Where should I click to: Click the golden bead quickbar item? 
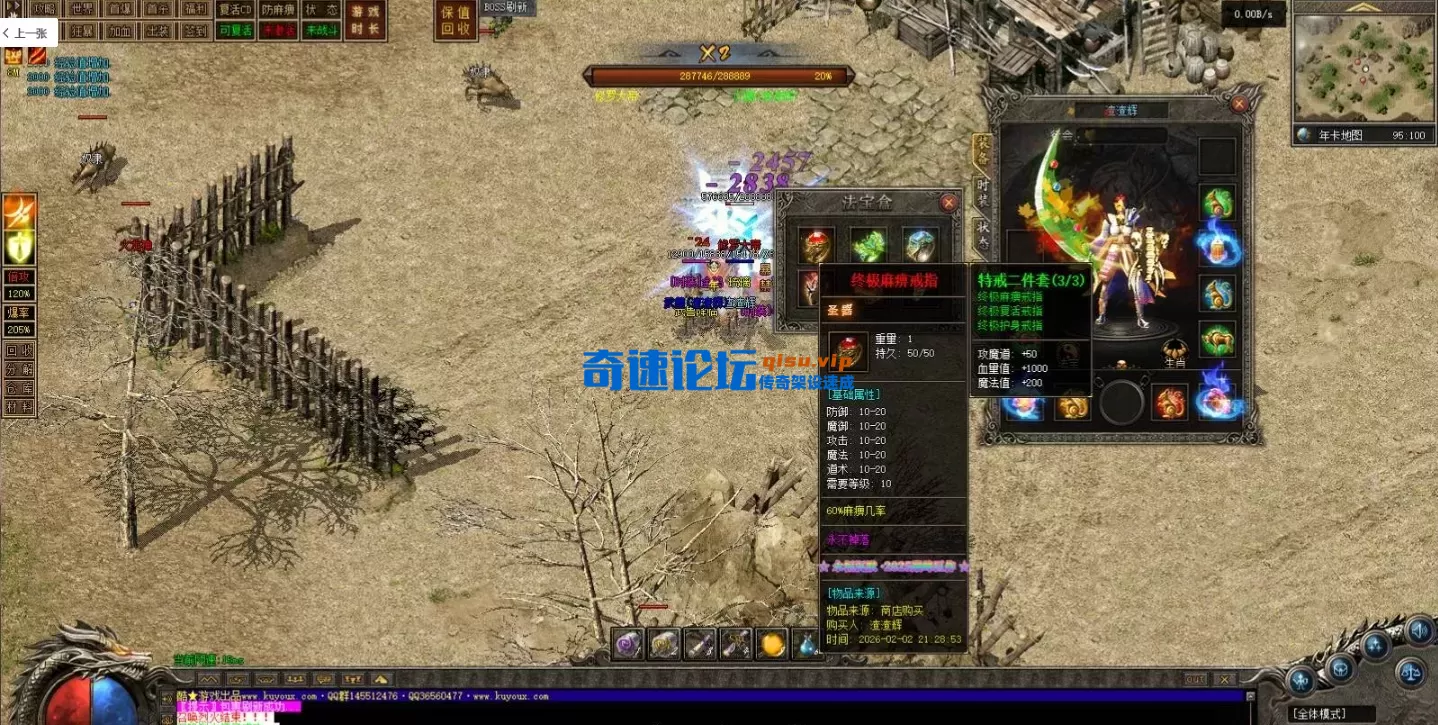(771, 645)
